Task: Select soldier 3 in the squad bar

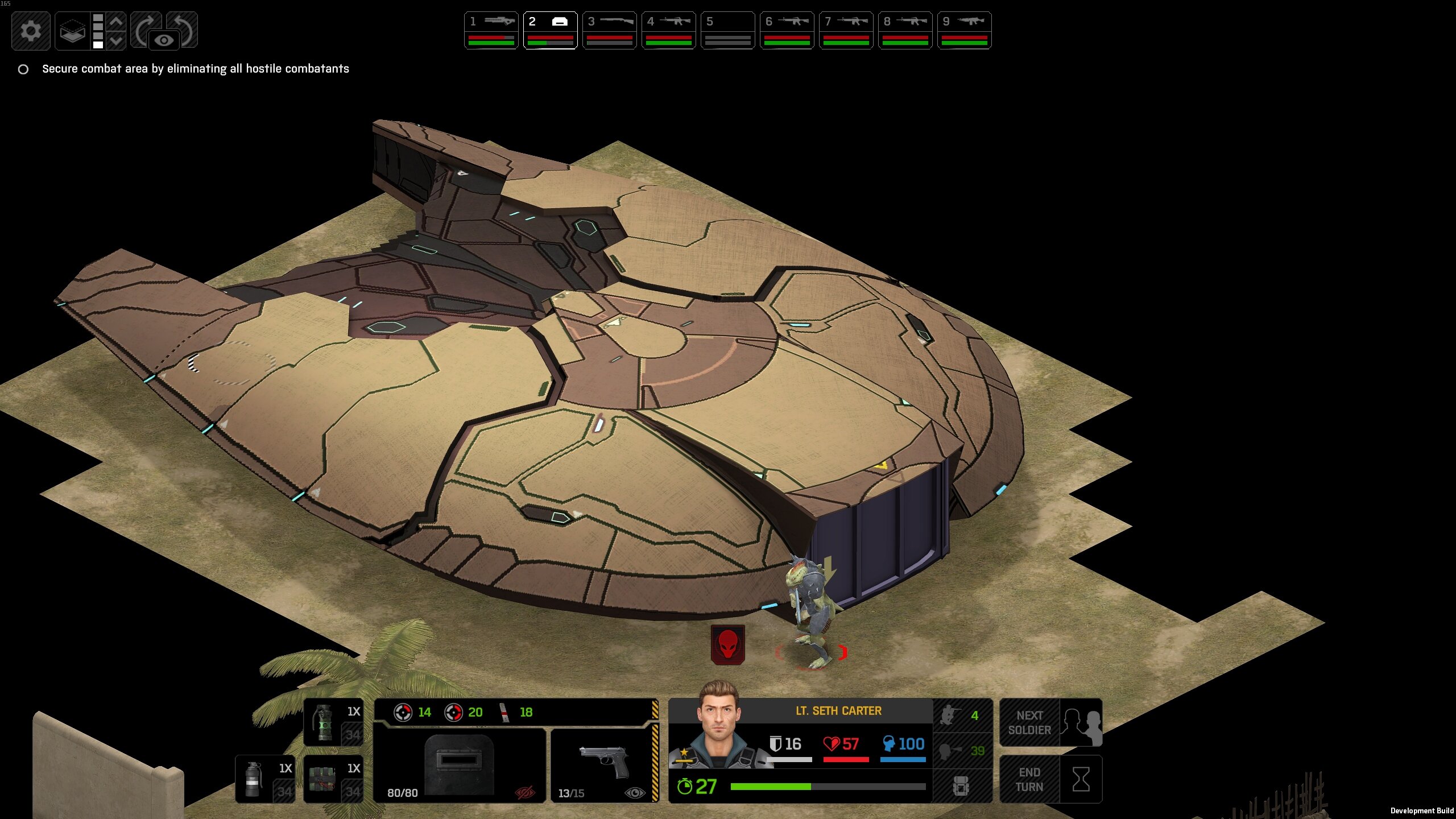Action: [x=610, y=31]
